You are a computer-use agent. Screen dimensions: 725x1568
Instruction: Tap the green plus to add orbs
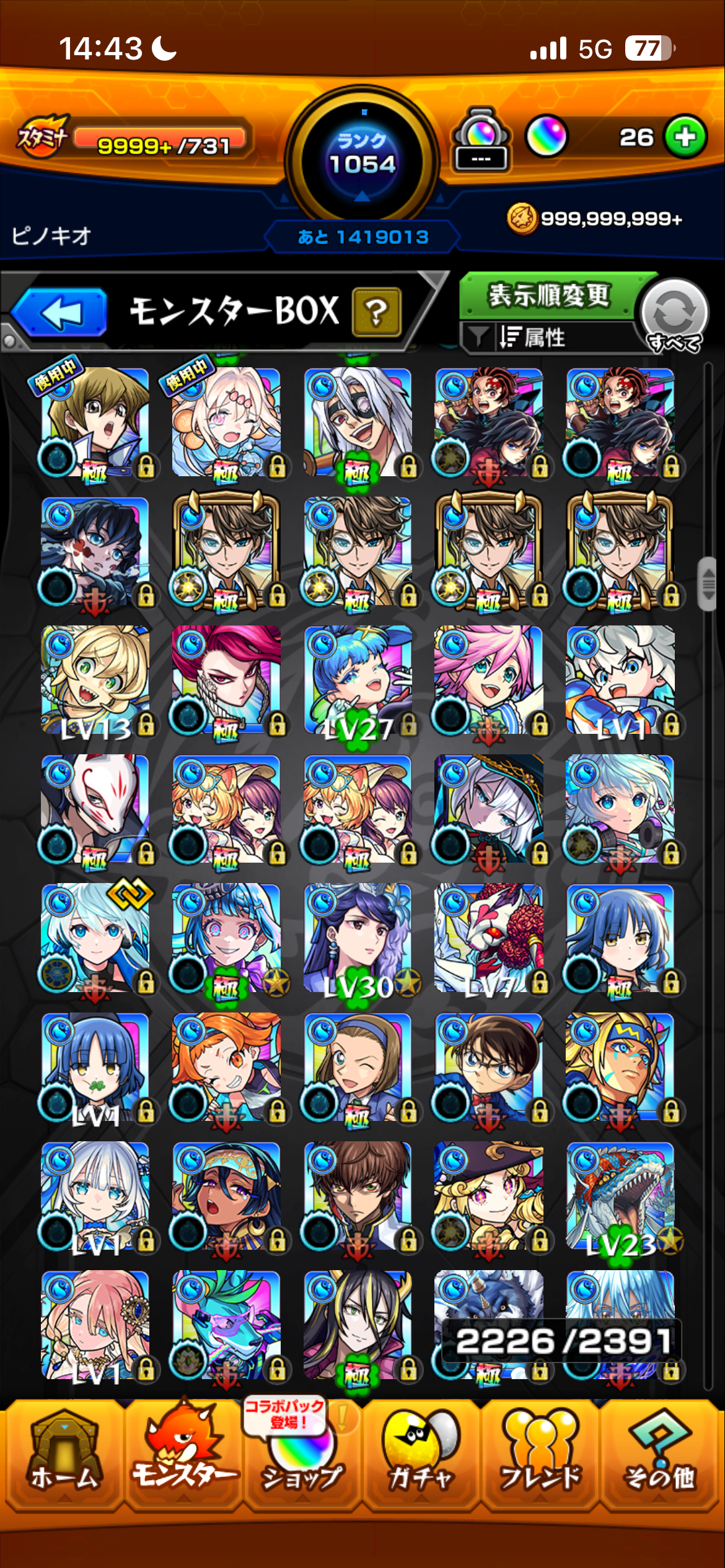[x=685, y=137]
